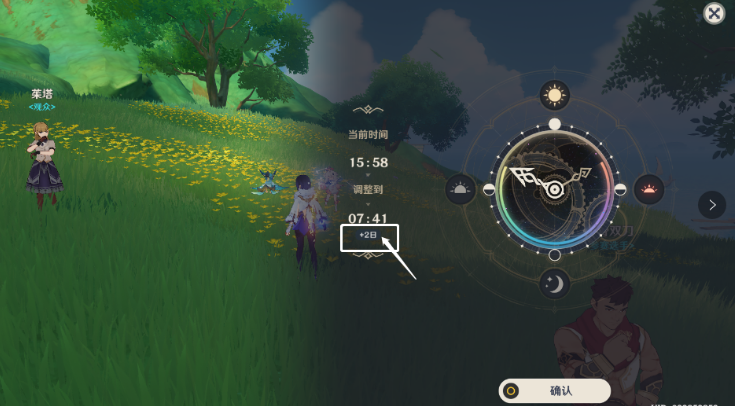This screenshot has height=406, width=735.
Task: Confirm the time change with 确认
Action: [554, 391]
